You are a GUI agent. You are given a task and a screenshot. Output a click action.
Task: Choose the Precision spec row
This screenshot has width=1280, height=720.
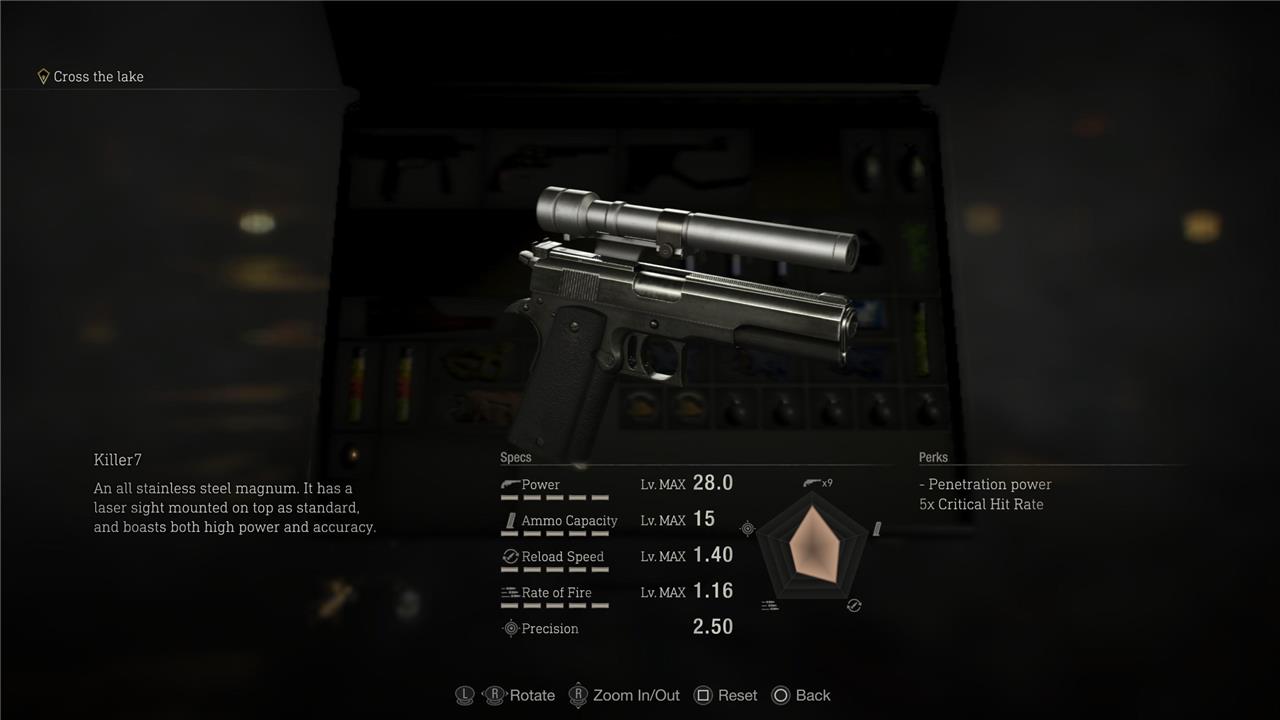[x=616, y=628]
